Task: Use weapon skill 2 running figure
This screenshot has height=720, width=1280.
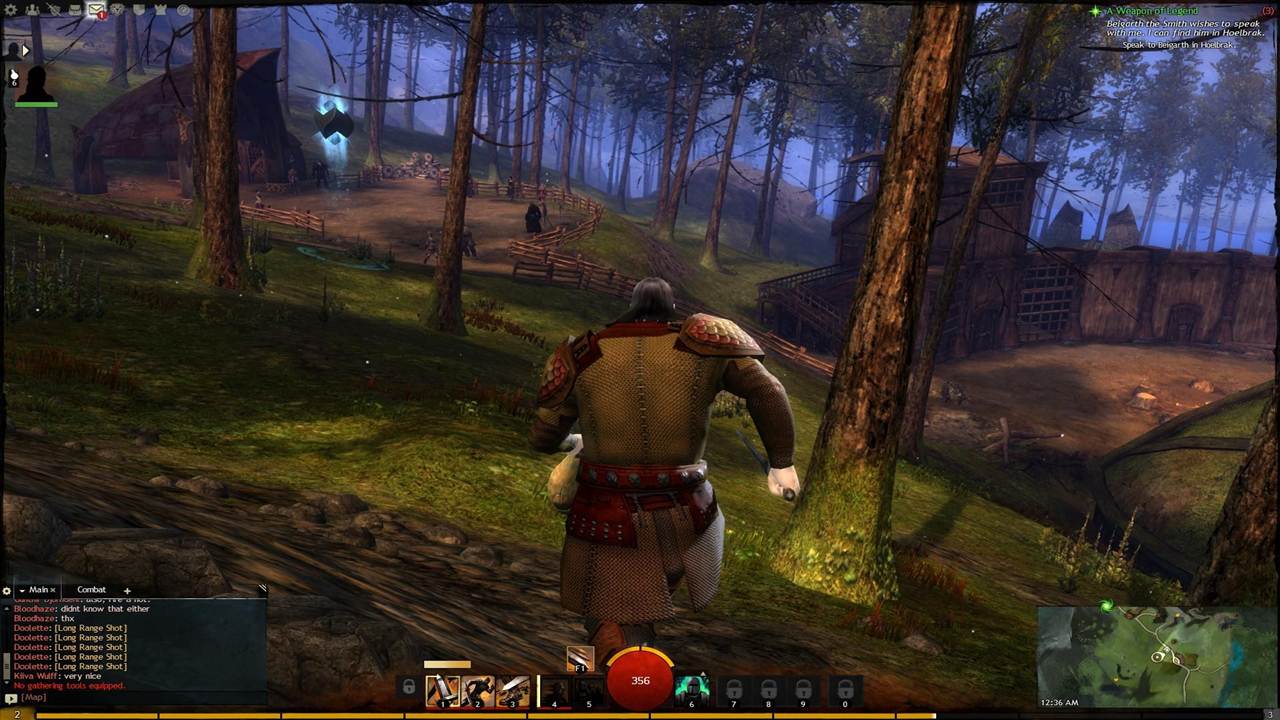Action: [477, 690]
